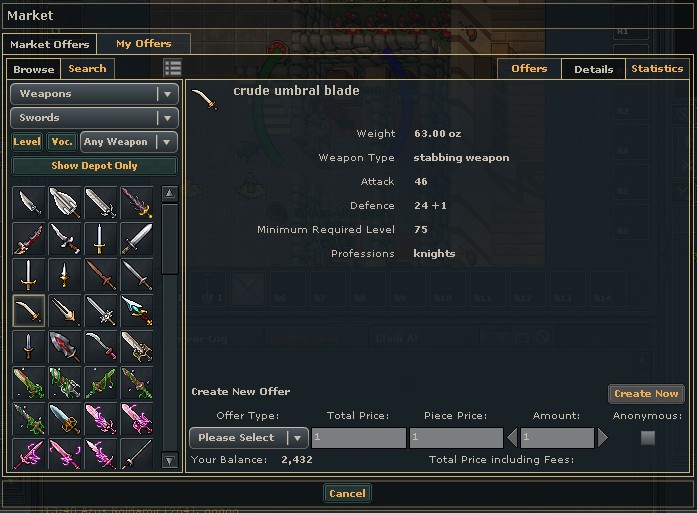Image resolution: width=697 pixels, height=513 pixels.
Task: Open the Weapons category dropdown
Action: [x=94, y=94]
